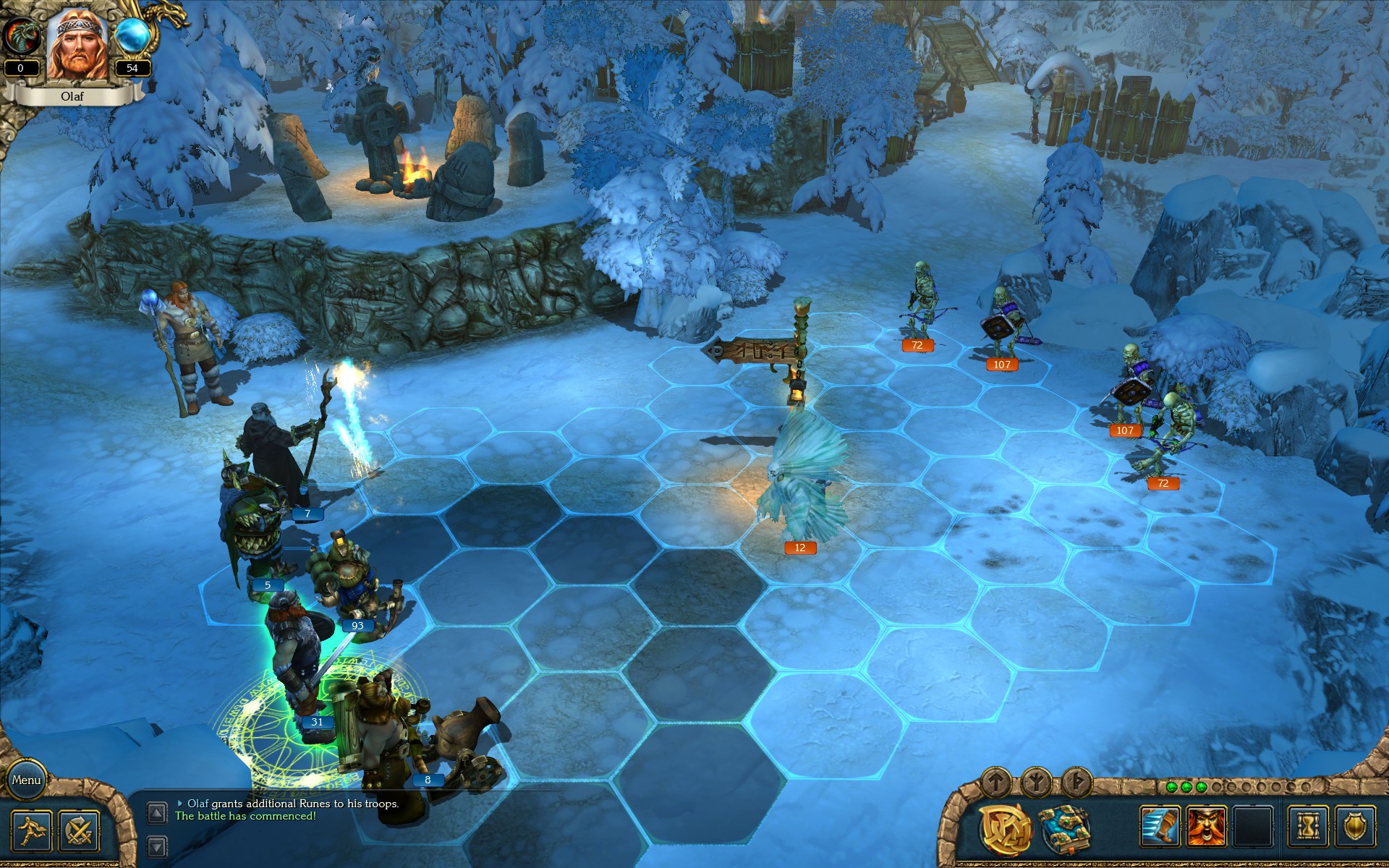
Task: Activate the forked Algiz rune
Action: 1036,781
